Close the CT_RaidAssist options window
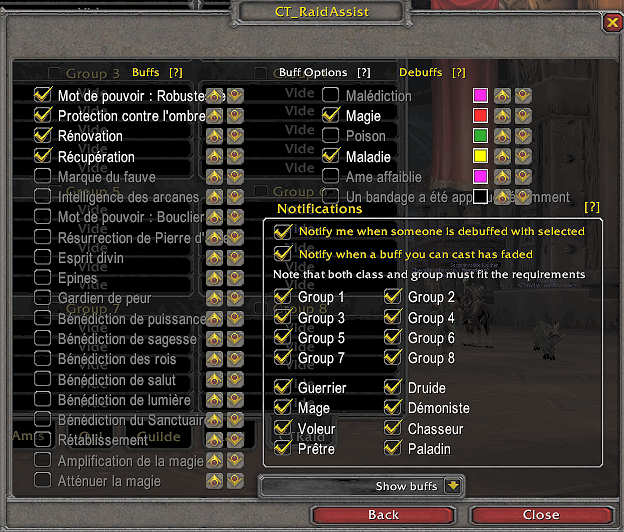This screenshot has height=532, width=624. (540, 515)
